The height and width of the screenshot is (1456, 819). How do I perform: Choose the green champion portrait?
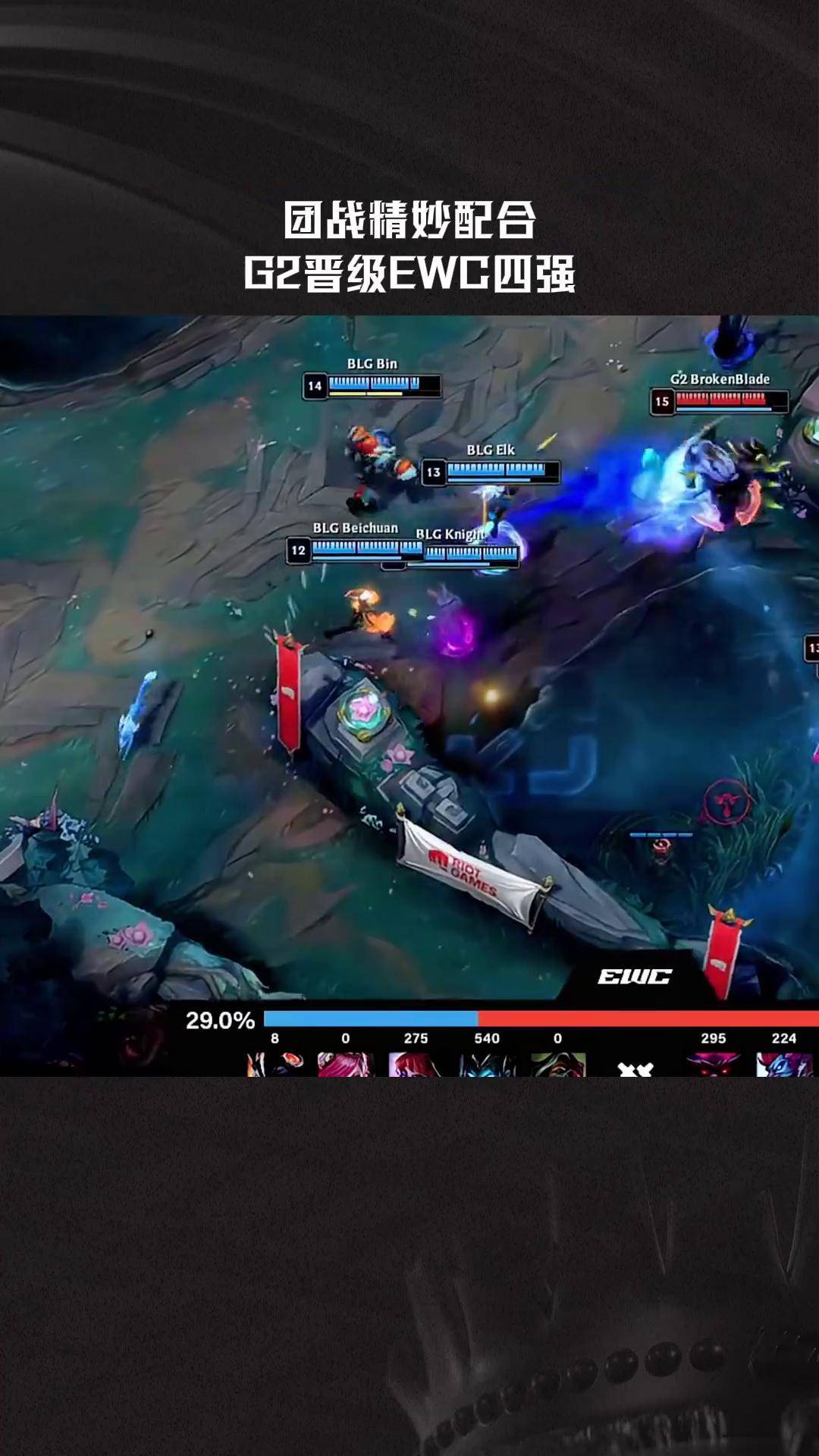pos(558,1064)
